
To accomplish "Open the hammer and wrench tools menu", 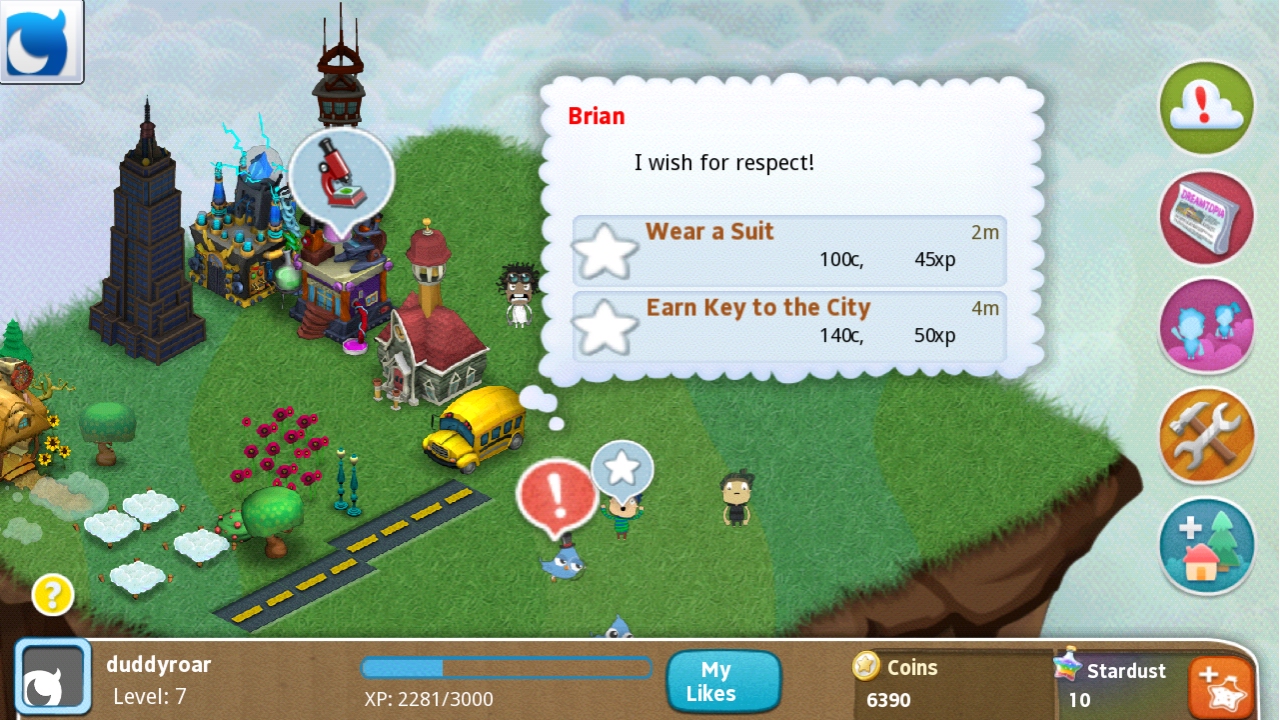I will pyautogui.click(x=1206, y=436).
